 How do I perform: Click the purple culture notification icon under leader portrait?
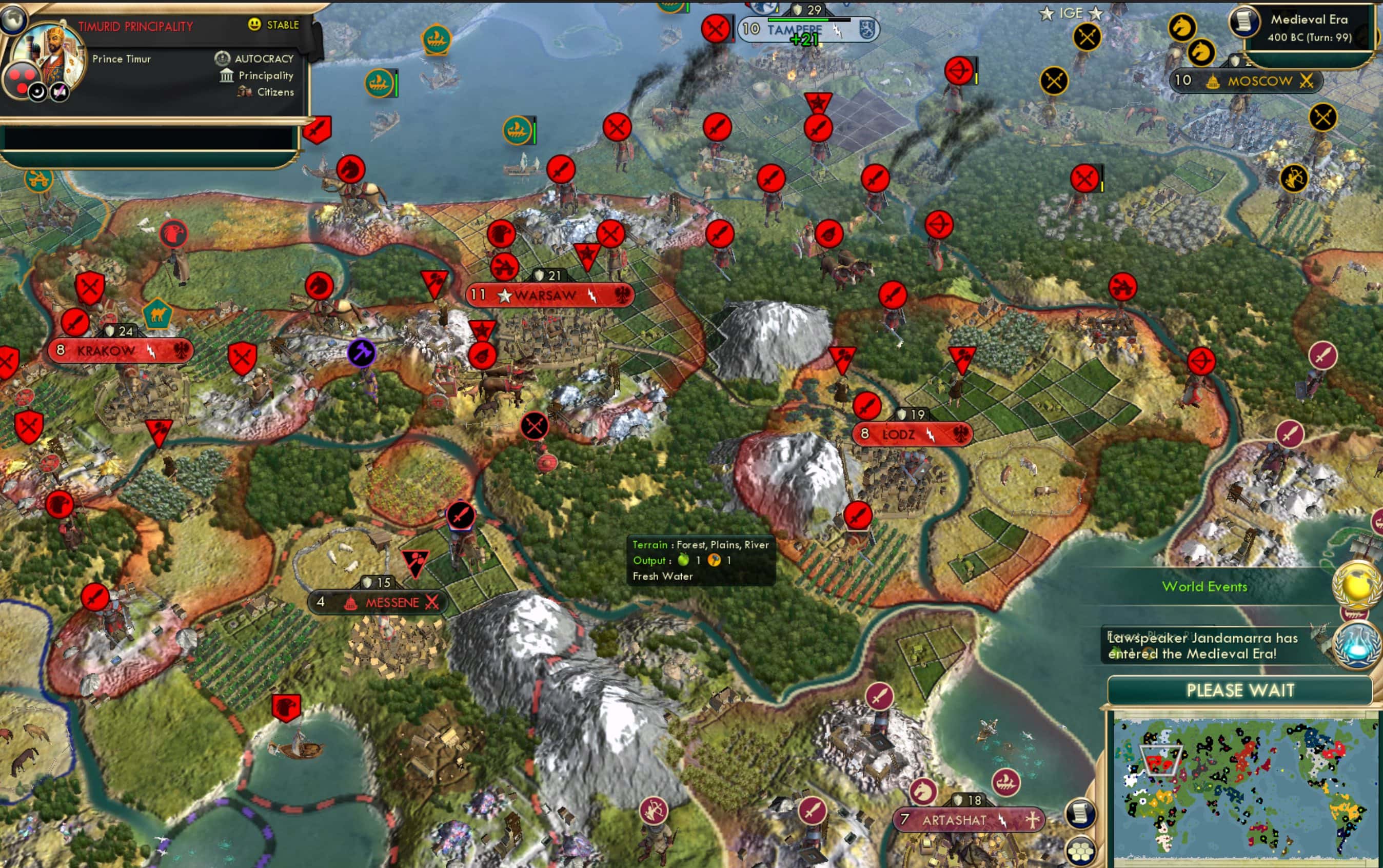click(x=59, y=92)
